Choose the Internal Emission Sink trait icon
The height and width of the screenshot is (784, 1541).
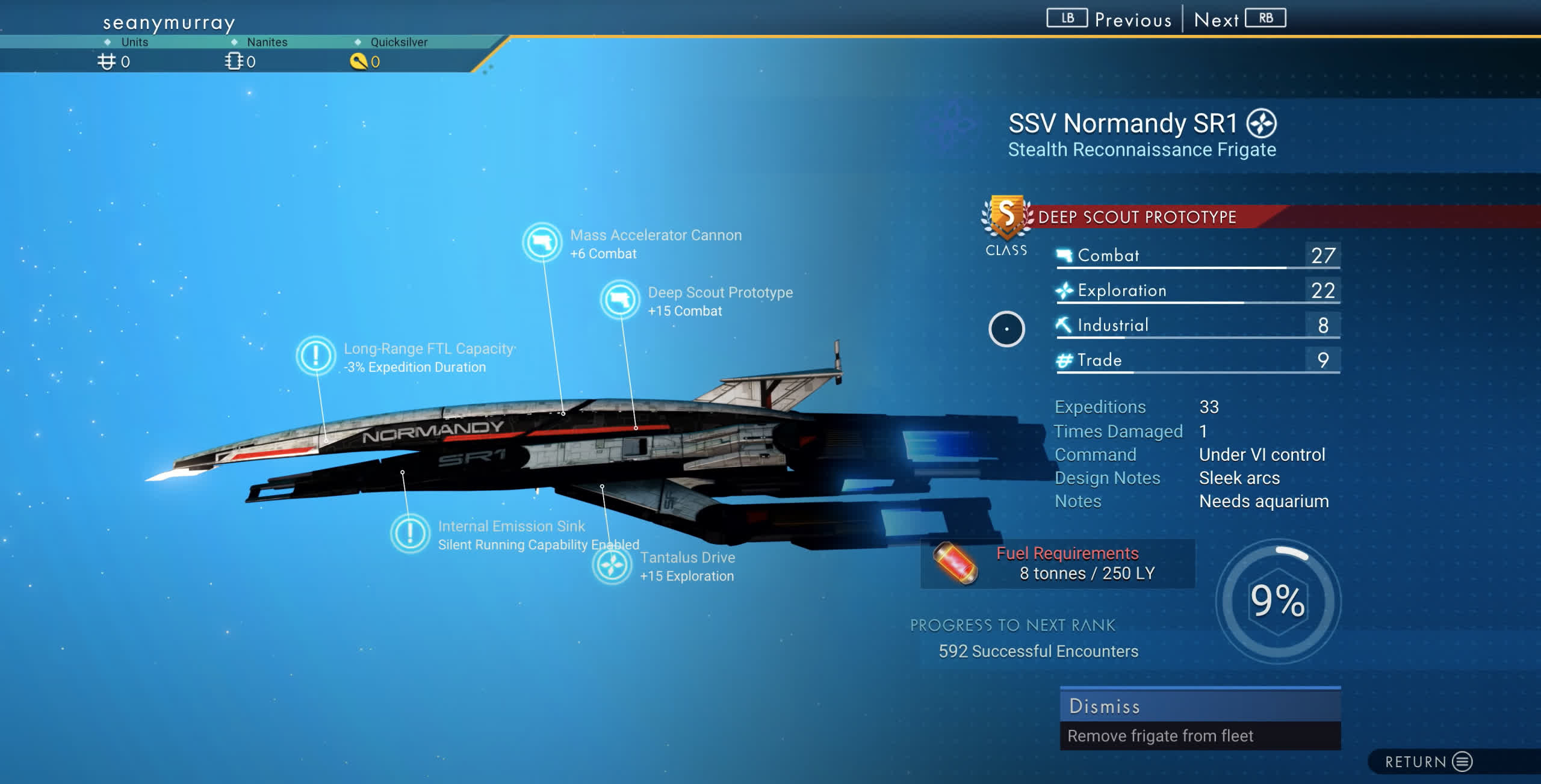point(410,533)
